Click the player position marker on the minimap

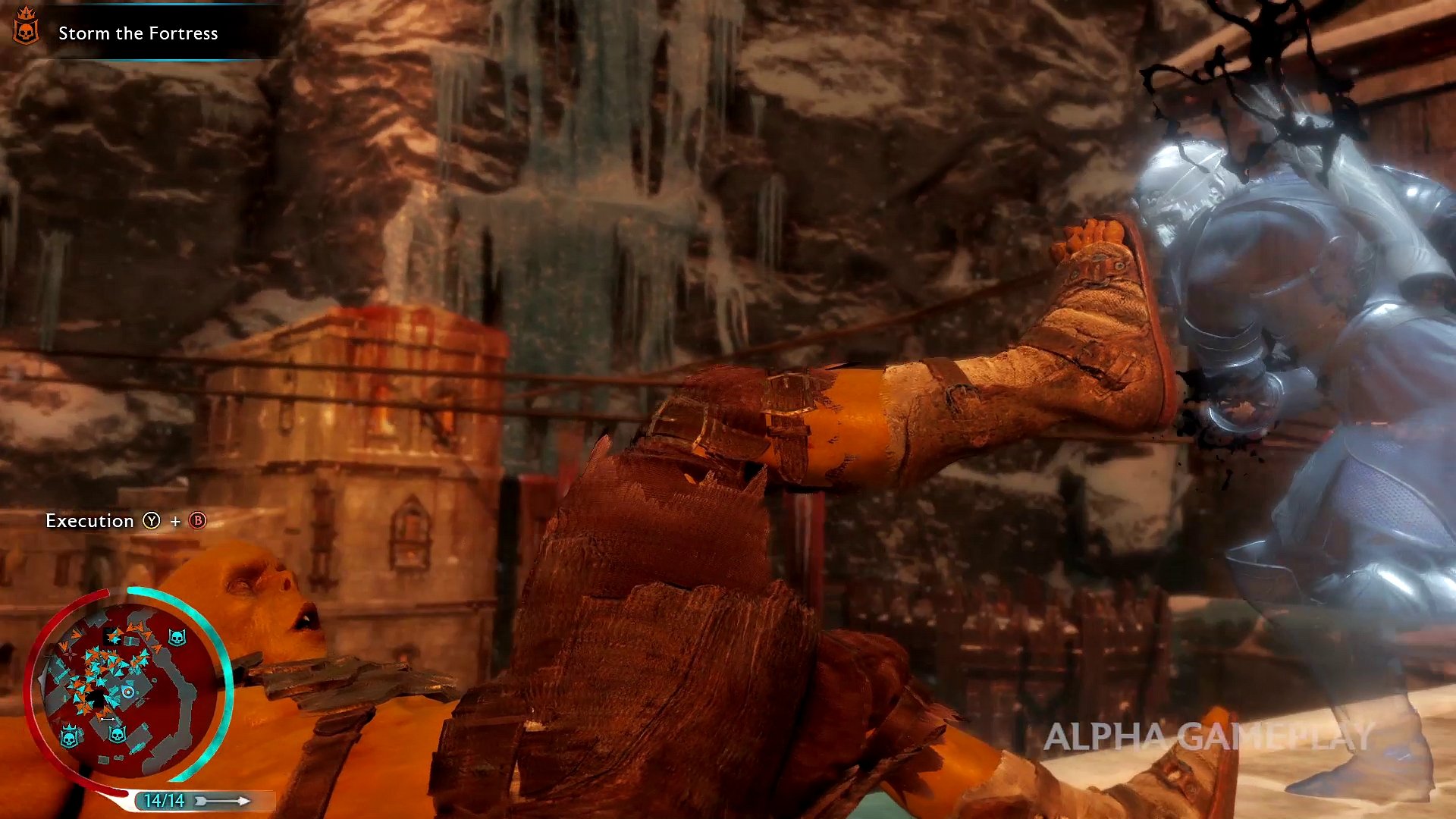click(128, 692)
